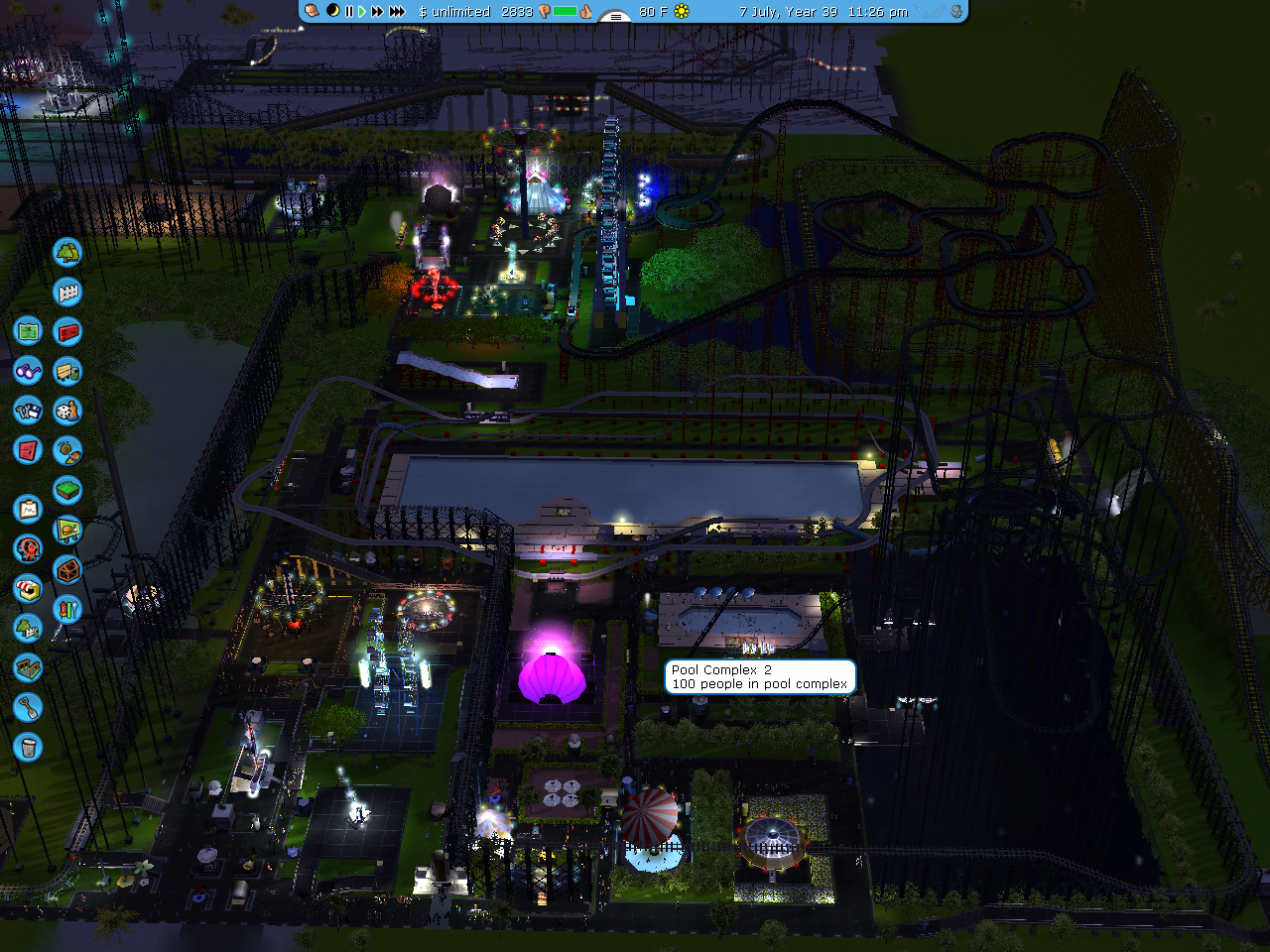The image size is (1270, 952).
Task: Open the bench and litter bin menu
Action: [66, 371]
